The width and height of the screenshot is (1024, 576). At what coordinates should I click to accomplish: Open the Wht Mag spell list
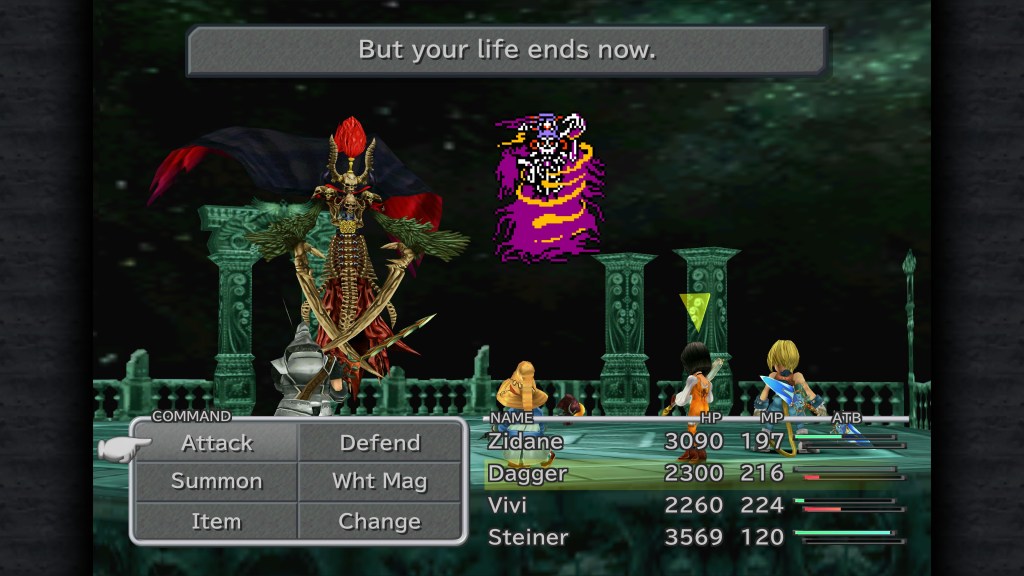tap(380, 481)
